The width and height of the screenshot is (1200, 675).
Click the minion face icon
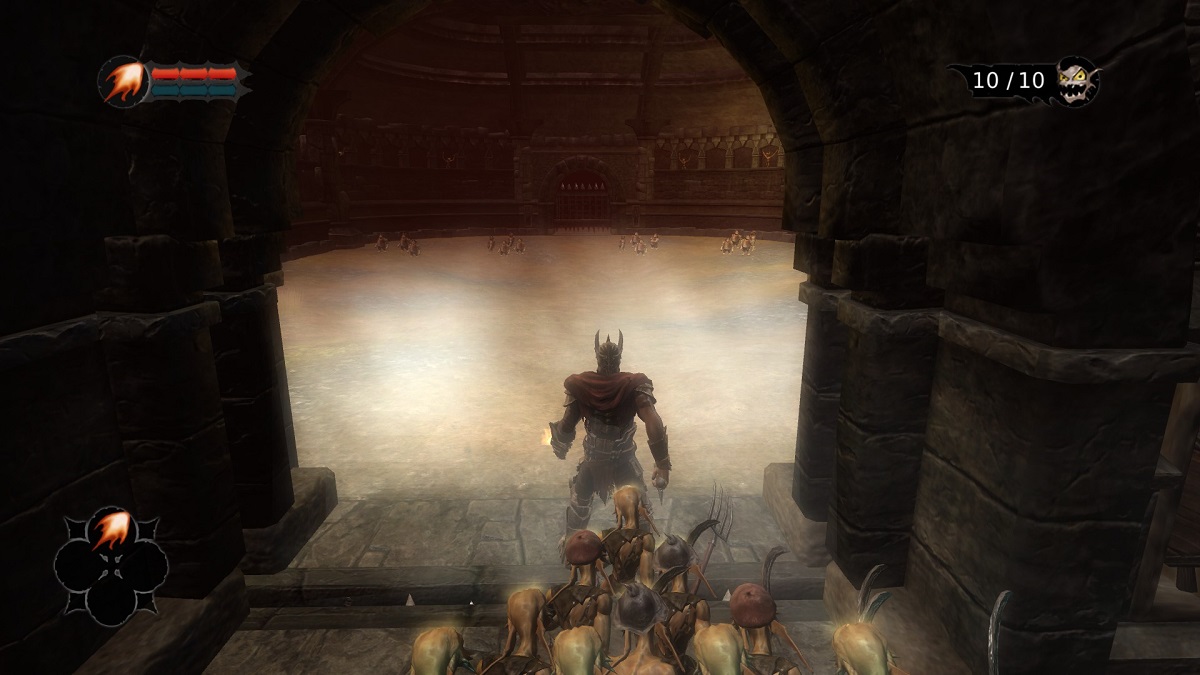[x=1076, y=80]
